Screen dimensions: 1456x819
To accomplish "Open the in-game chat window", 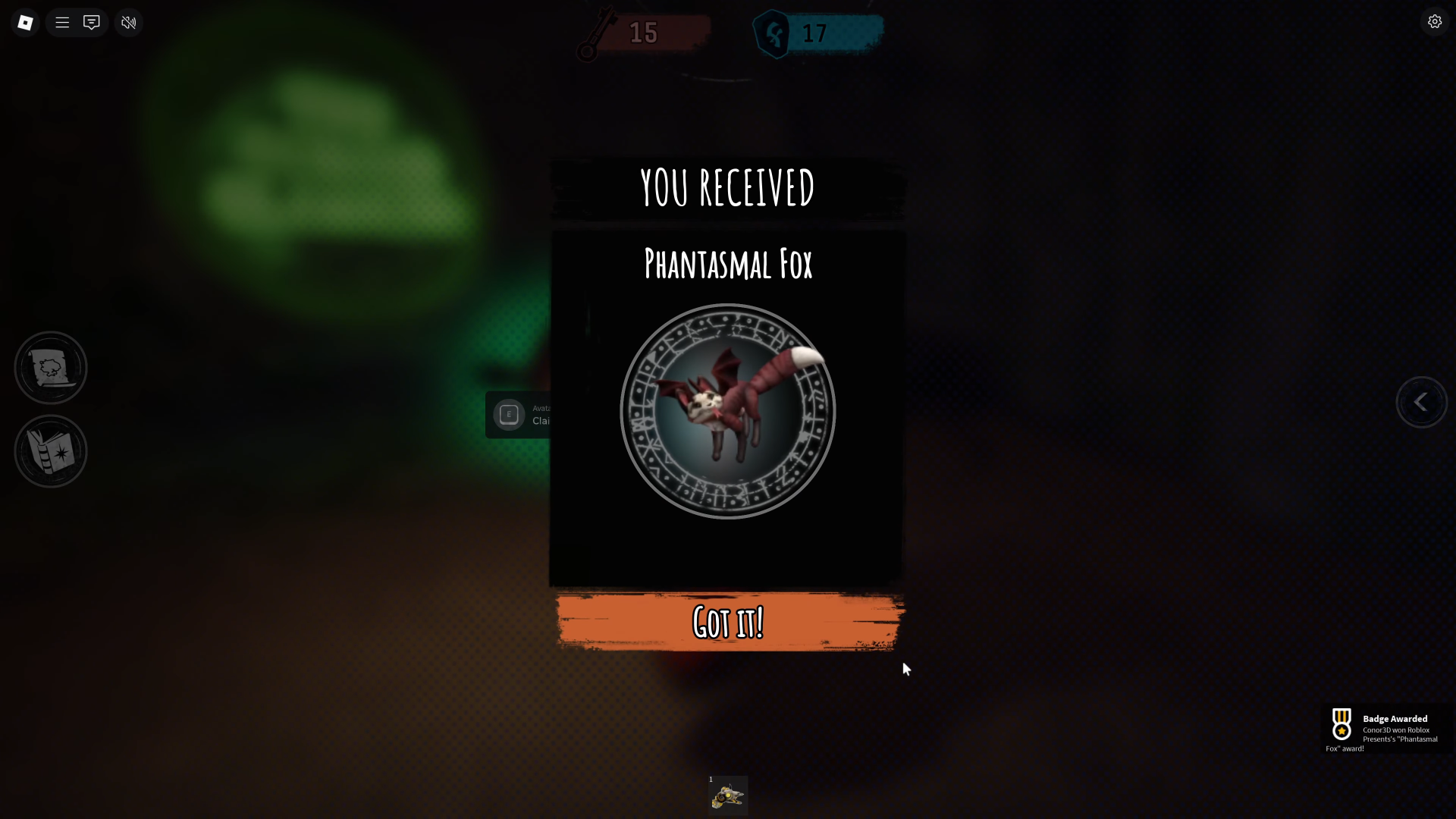I will [x=91, y=22].
